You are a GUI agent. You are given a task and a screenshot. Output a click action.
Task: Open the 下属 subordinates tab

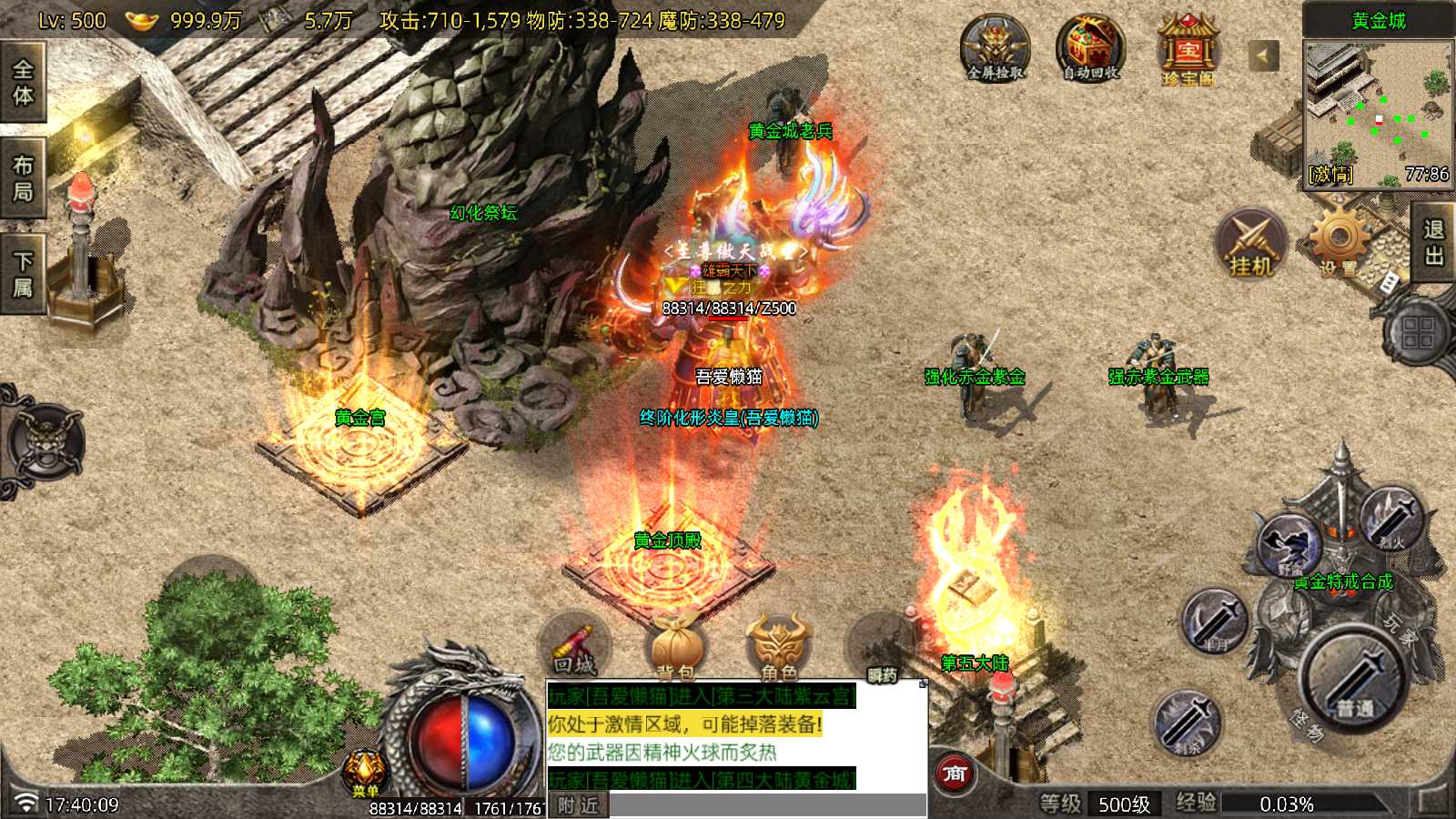(23, 275)
